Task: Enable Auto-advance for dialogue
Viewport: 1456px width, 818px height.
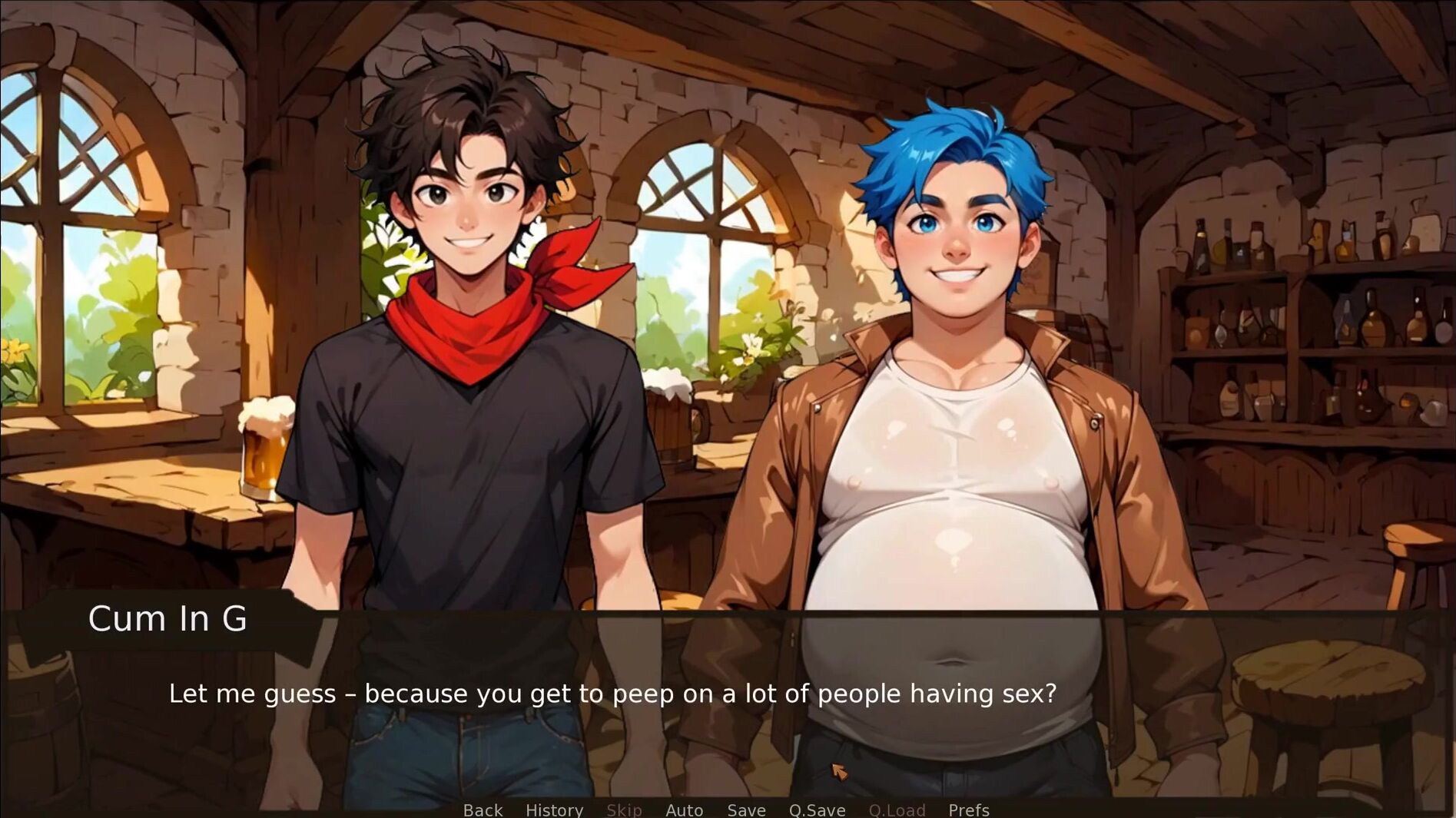Action: [x=684, y=810]
